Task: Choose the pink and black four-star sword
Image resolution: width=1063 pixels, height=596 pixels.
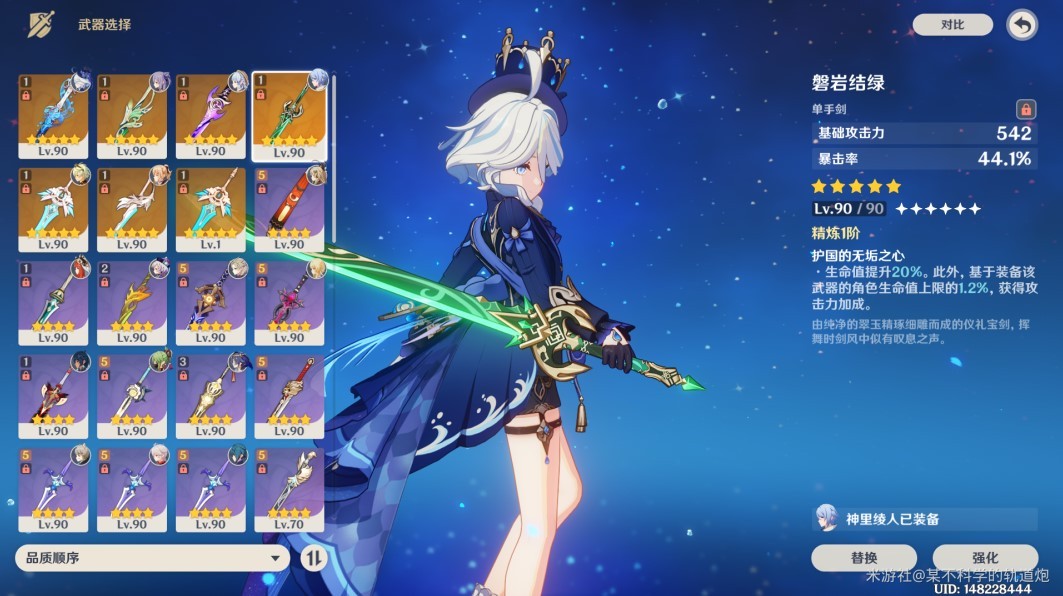Action: (289, 303)
